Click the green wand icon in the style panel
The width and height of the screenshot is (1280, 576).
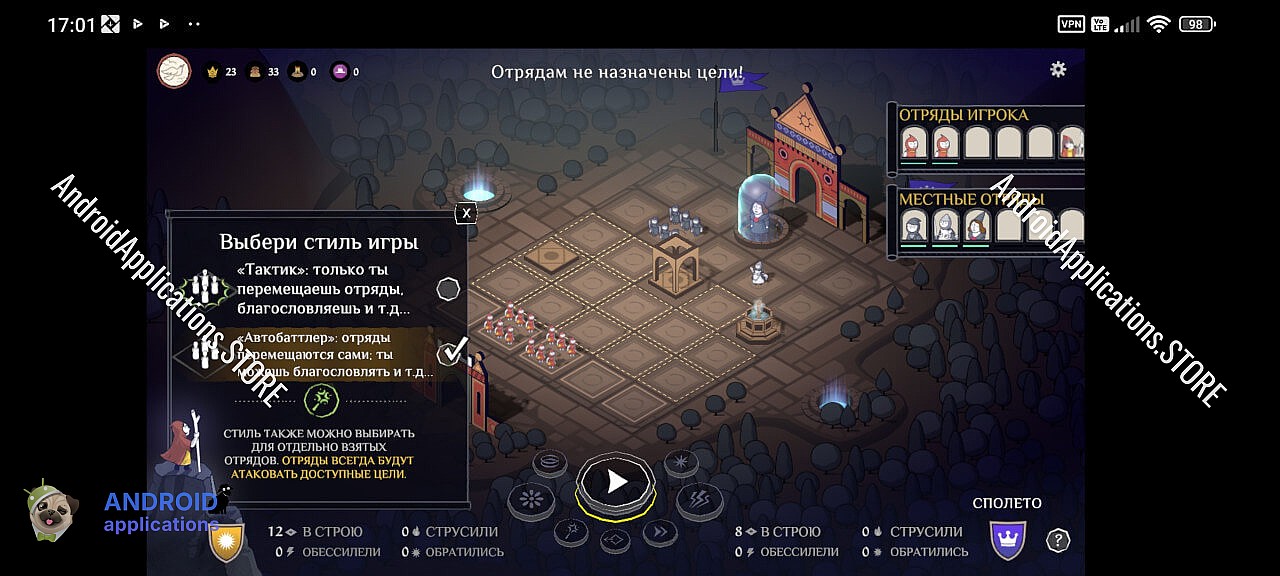point(322,402)
